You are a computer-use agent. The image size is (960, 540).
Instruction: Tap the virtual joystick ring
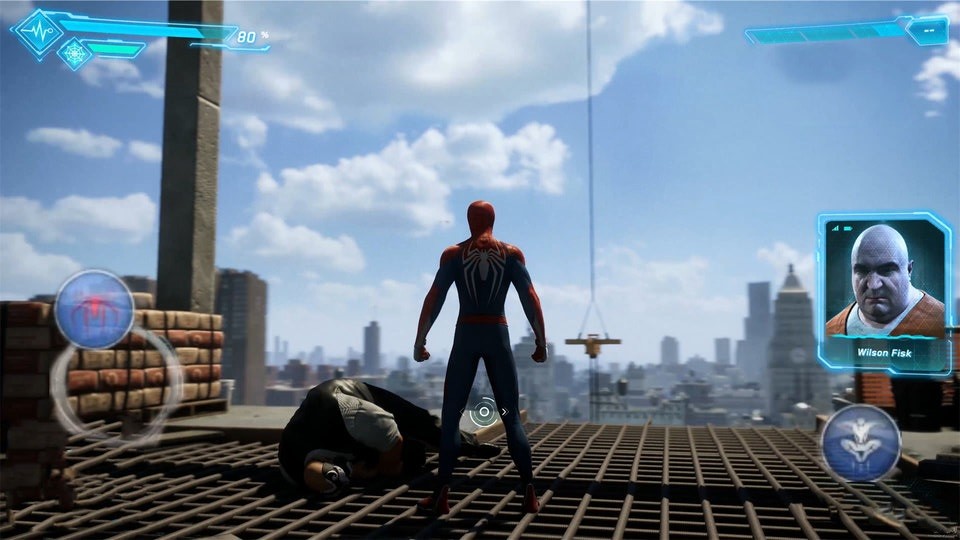(x=115, y=388)
